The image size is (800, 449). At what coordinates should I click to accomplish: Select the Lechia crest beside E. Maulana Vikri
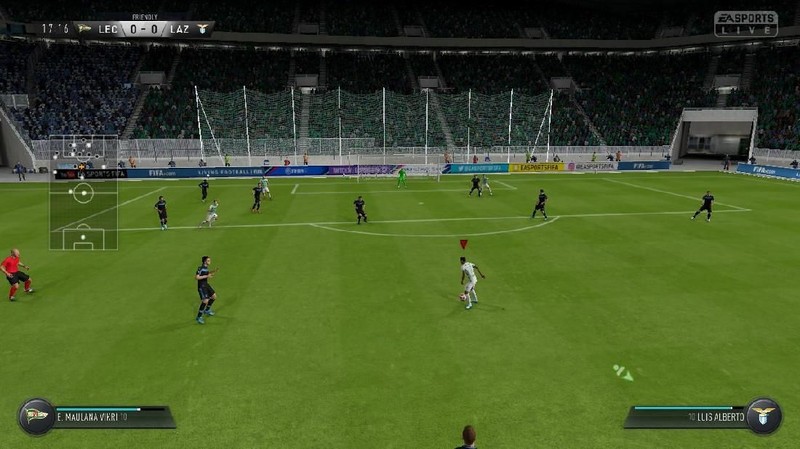tap(36, 416)
